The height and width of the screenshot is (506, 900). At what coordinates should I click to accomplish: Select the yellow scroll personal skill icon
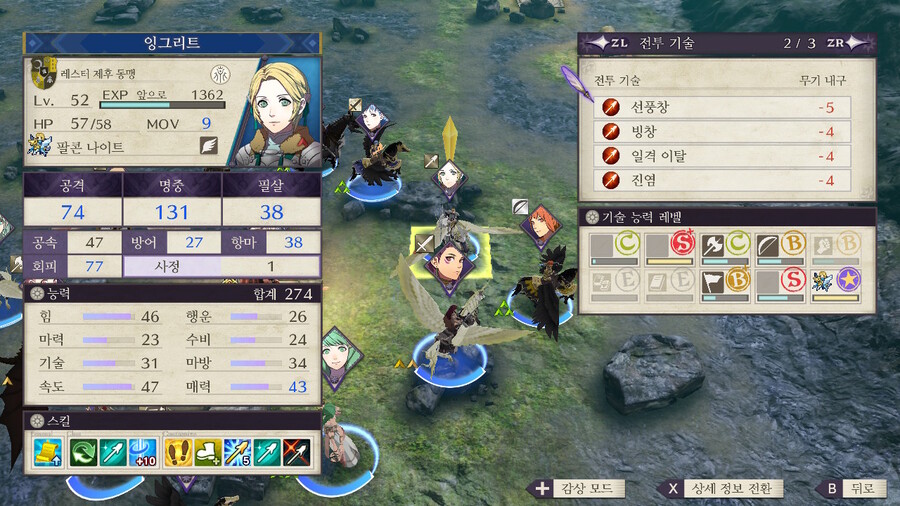click(x=49, y=454)
